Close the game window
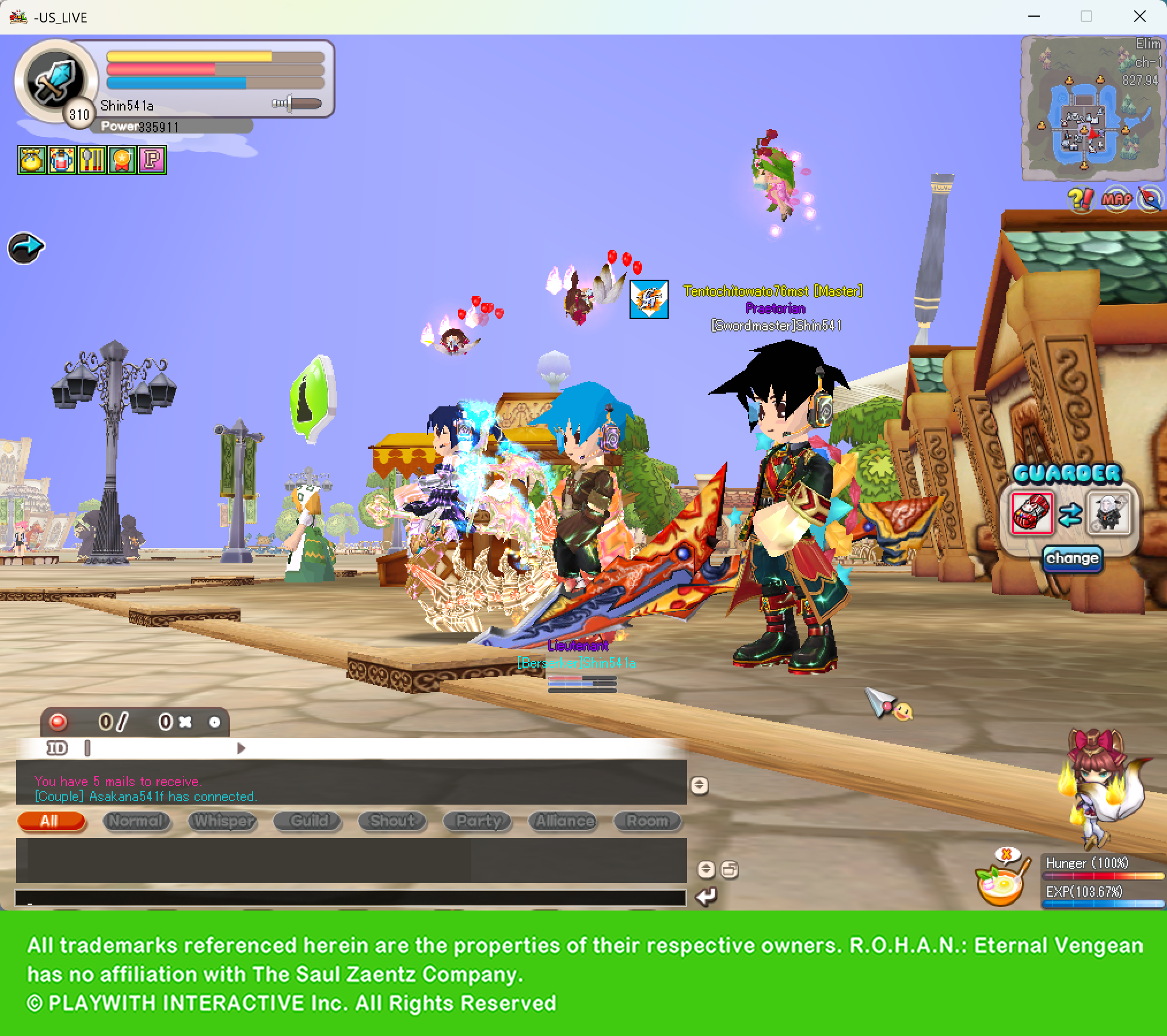Viewport: 1167px width, 1036px height. point(1139,17)
